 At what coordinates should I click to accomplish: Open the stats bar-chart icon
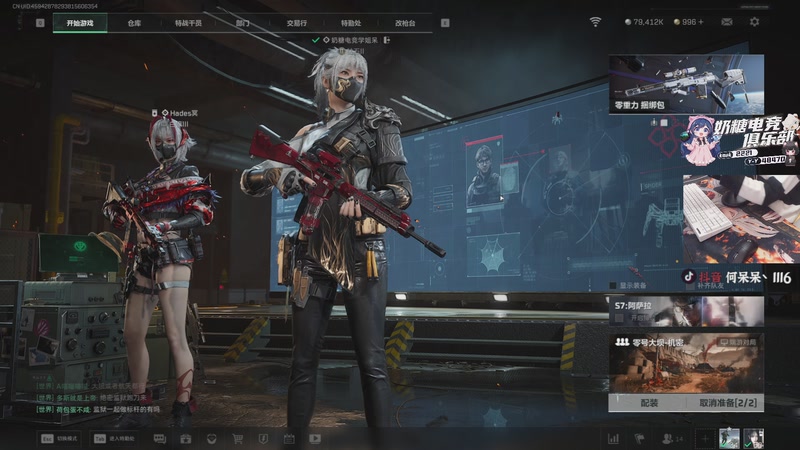click(613, 438)
